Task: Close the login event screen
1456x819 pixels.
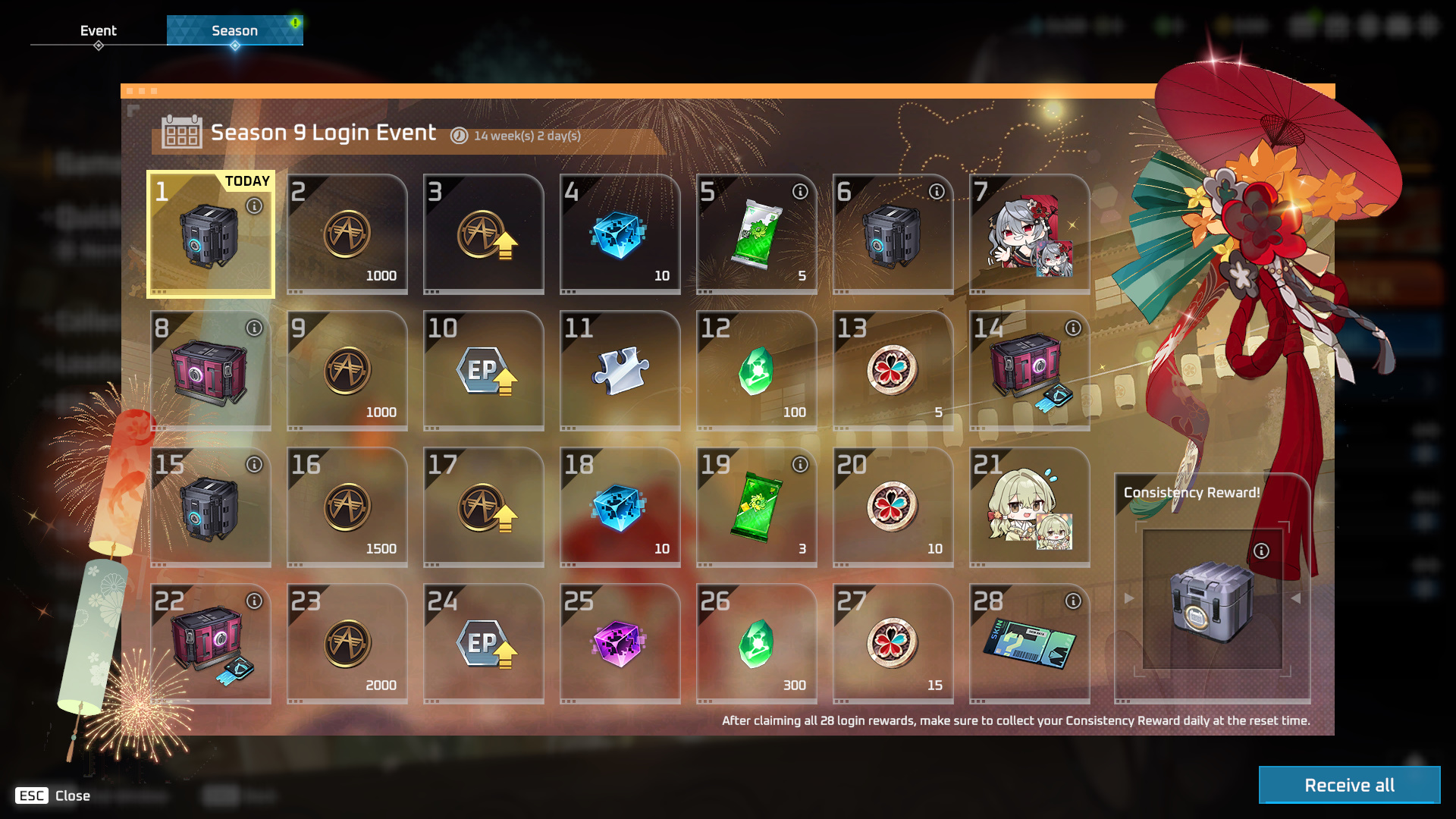Action: click(52, 795)
